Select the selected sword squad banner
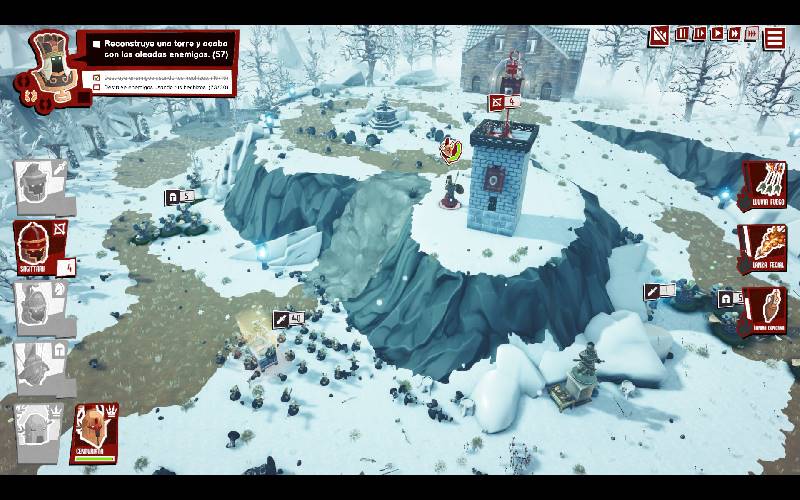 [288, 319]
